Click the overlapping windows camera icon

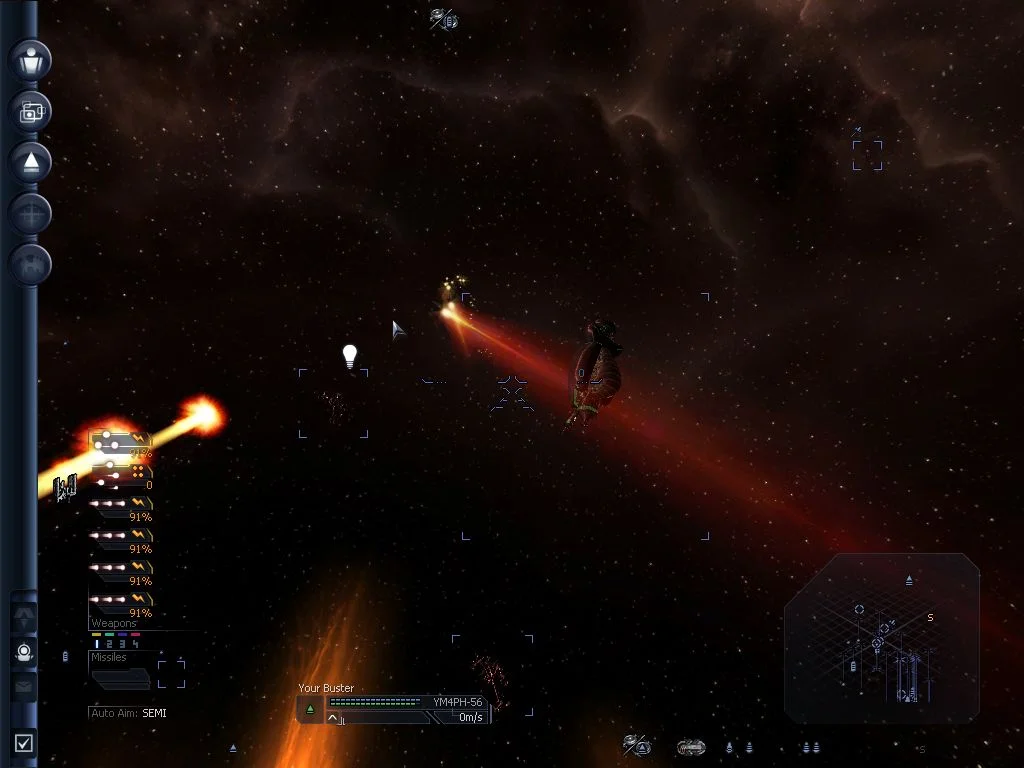click(x=30, y=111)
